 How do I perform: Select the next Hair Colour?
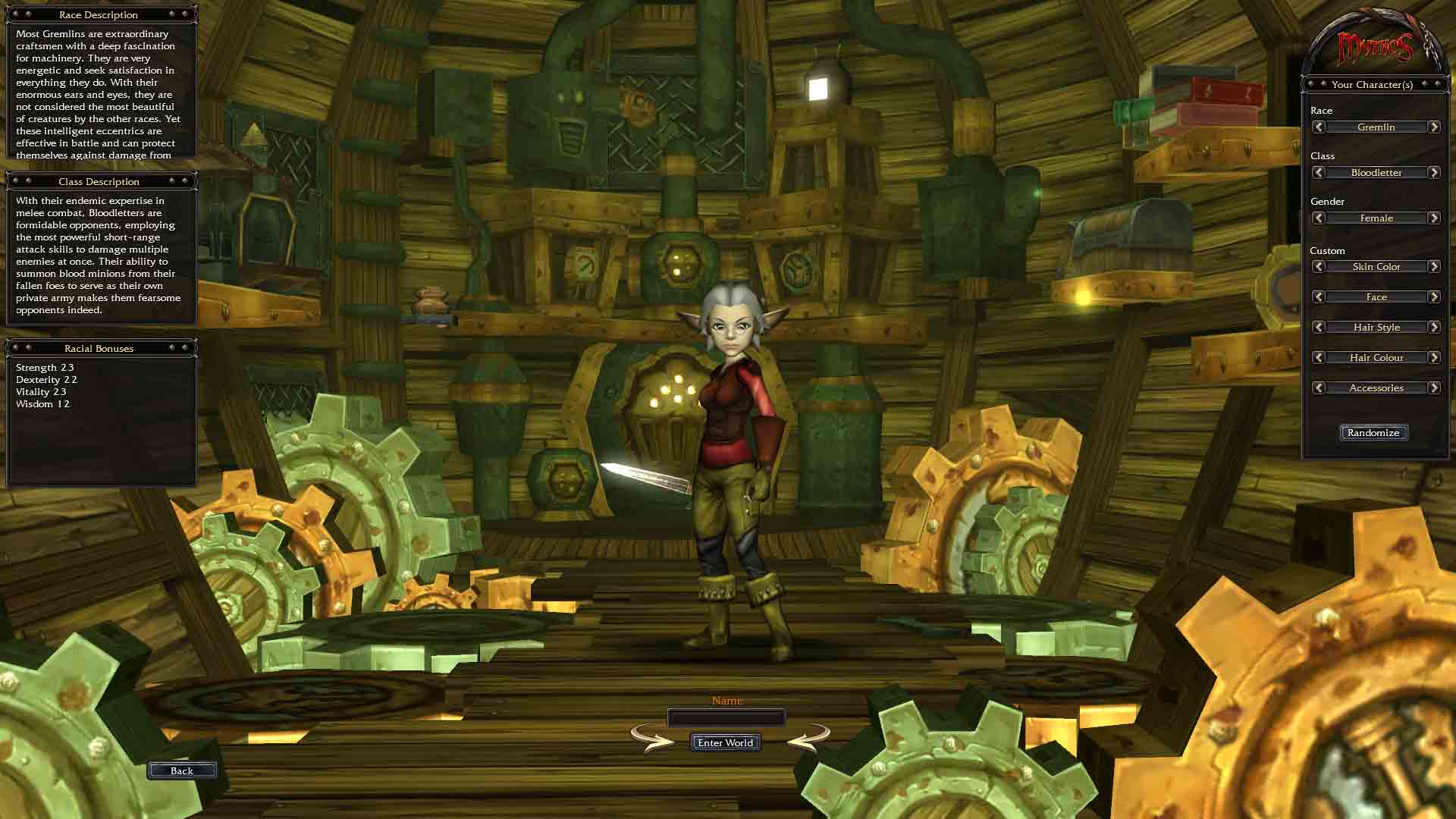tap(1433, 357)
